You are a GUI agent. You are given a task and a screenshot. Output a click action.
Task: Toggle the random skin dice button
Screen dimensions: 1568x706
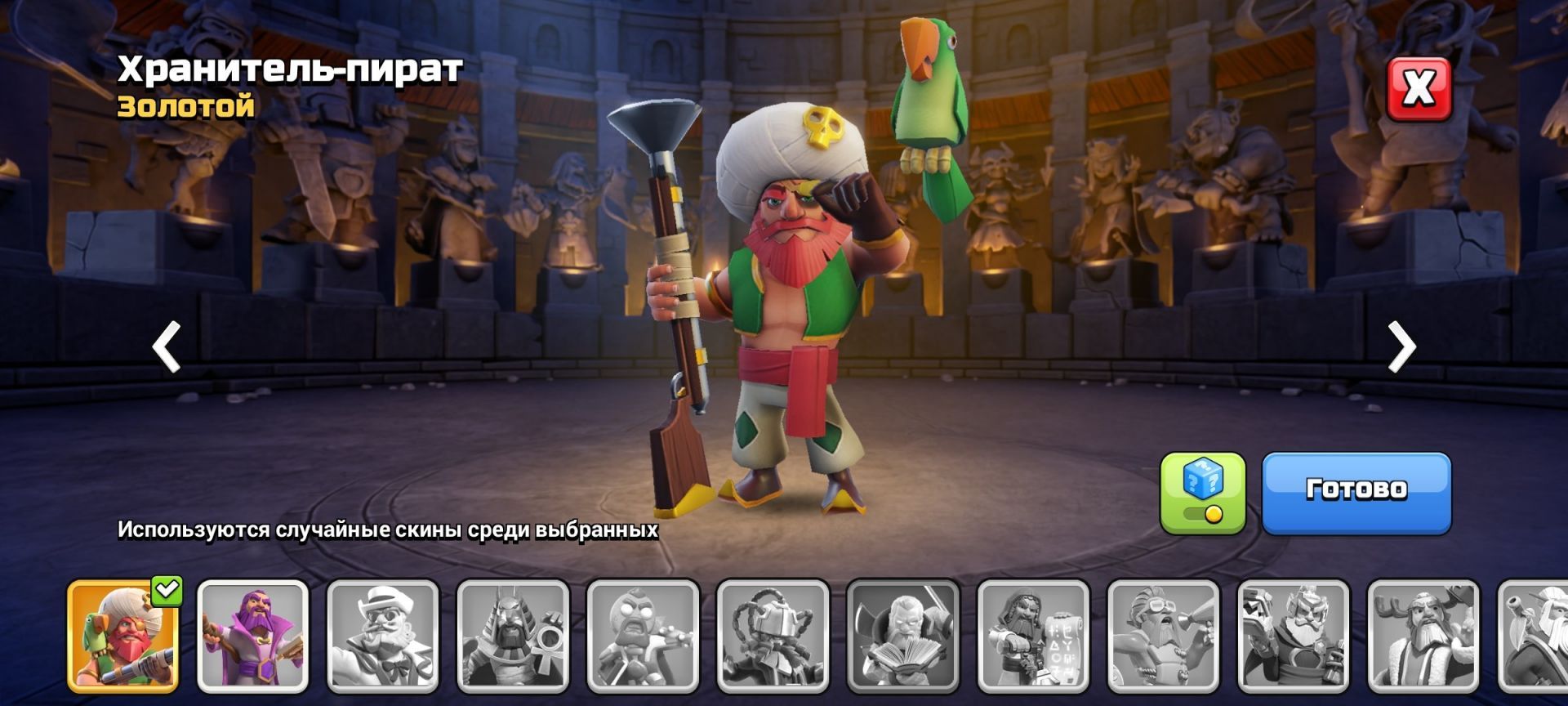1202,492
